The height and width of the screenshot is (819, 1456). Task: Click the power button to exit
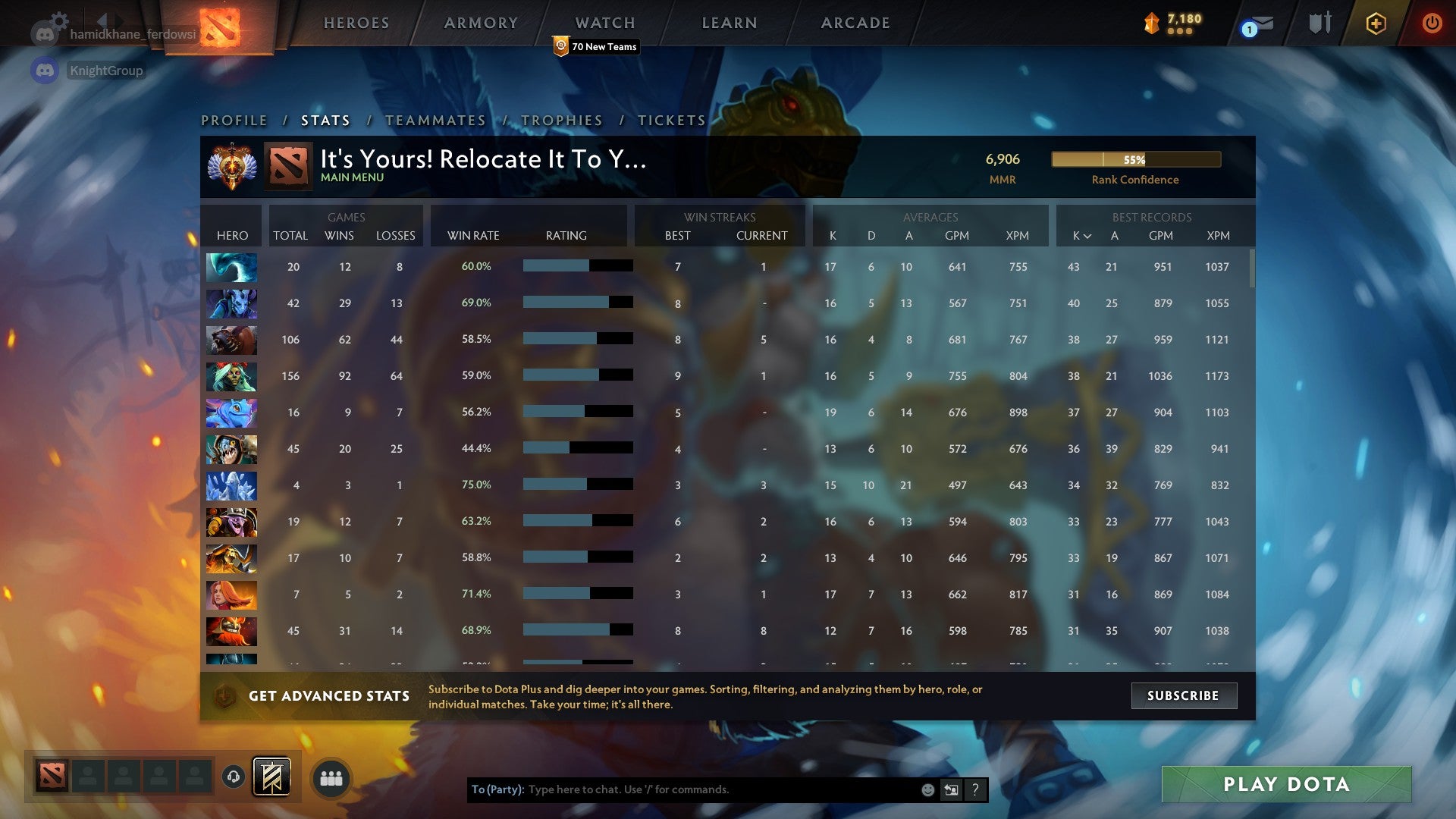[x=1432, y=24]
